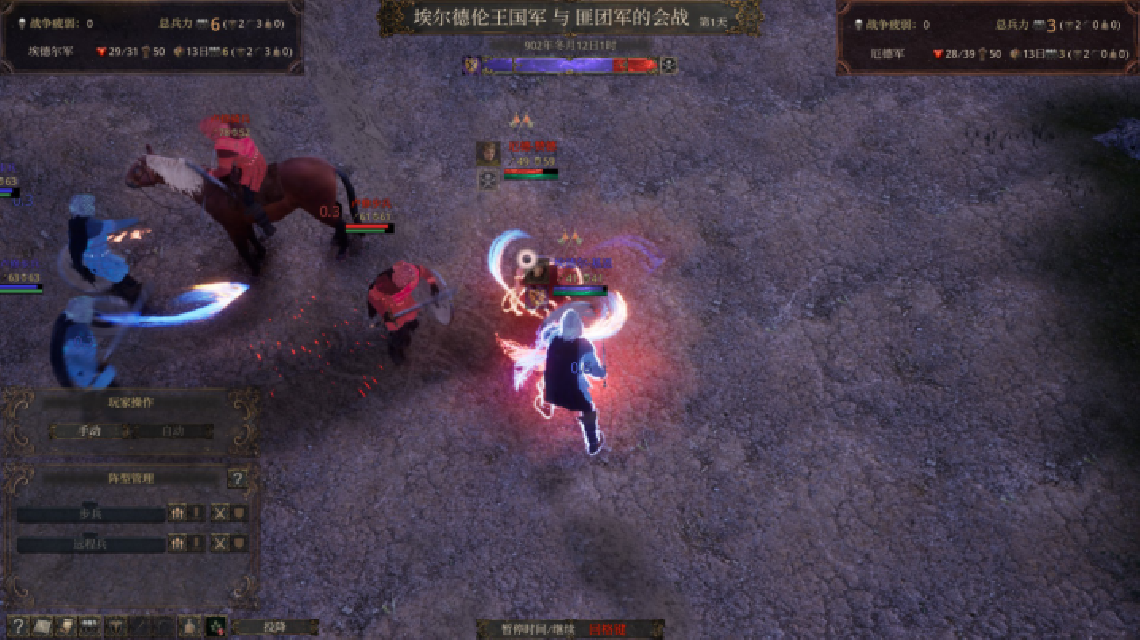Open the green icon with red badge

(215, 627)
